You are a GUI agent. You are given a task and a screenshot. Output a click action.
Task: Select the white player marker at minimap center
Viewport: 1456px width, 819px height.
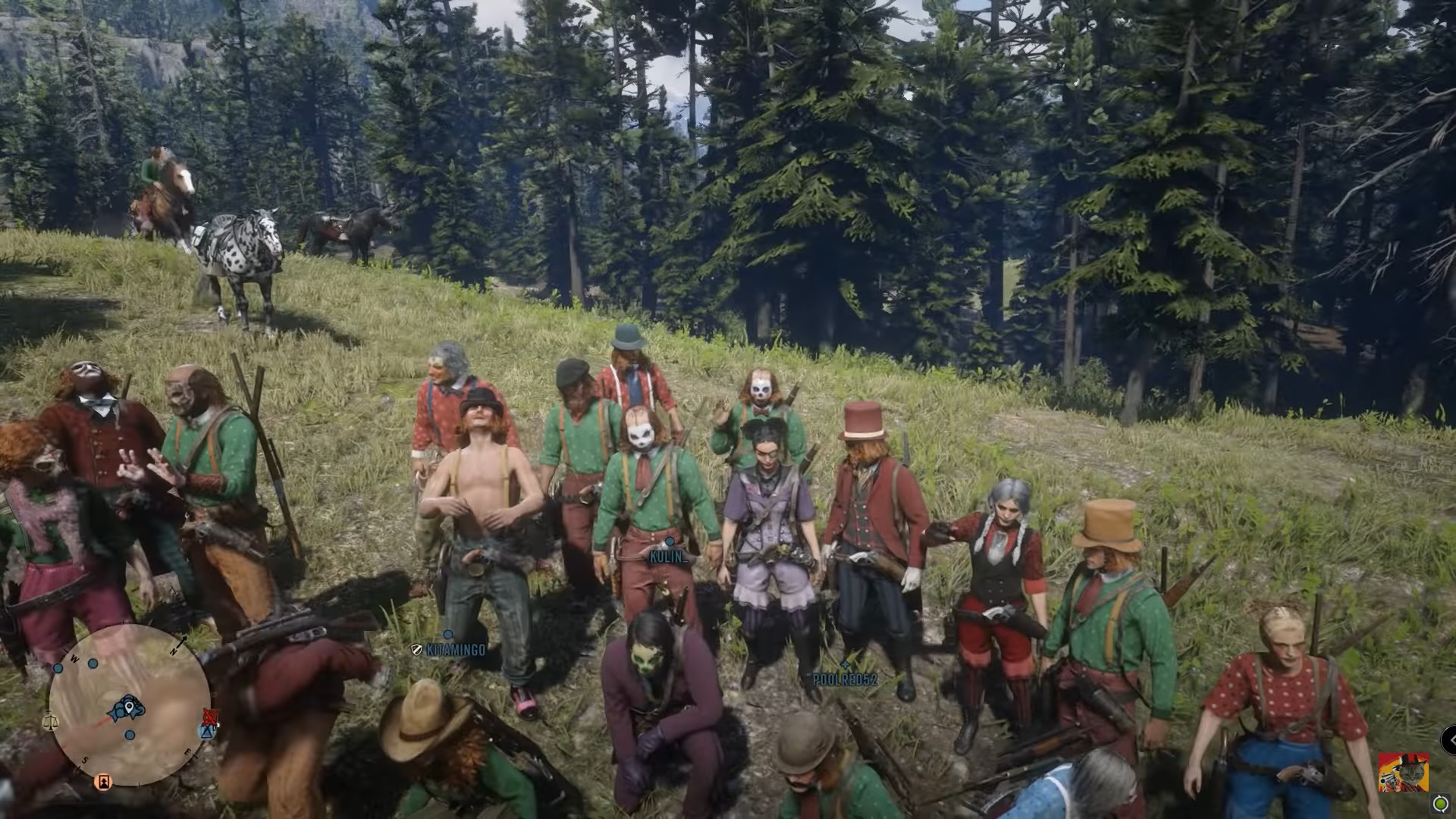click(129, 705)
